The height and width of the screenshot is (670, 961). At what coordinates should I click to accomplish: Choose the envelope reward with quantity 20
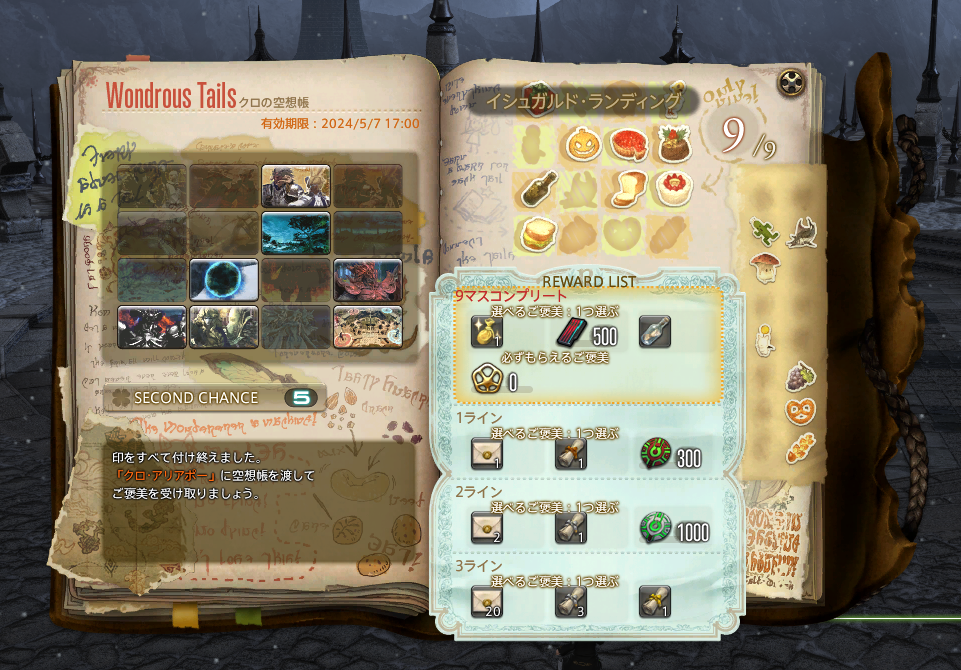coord(486,602)
